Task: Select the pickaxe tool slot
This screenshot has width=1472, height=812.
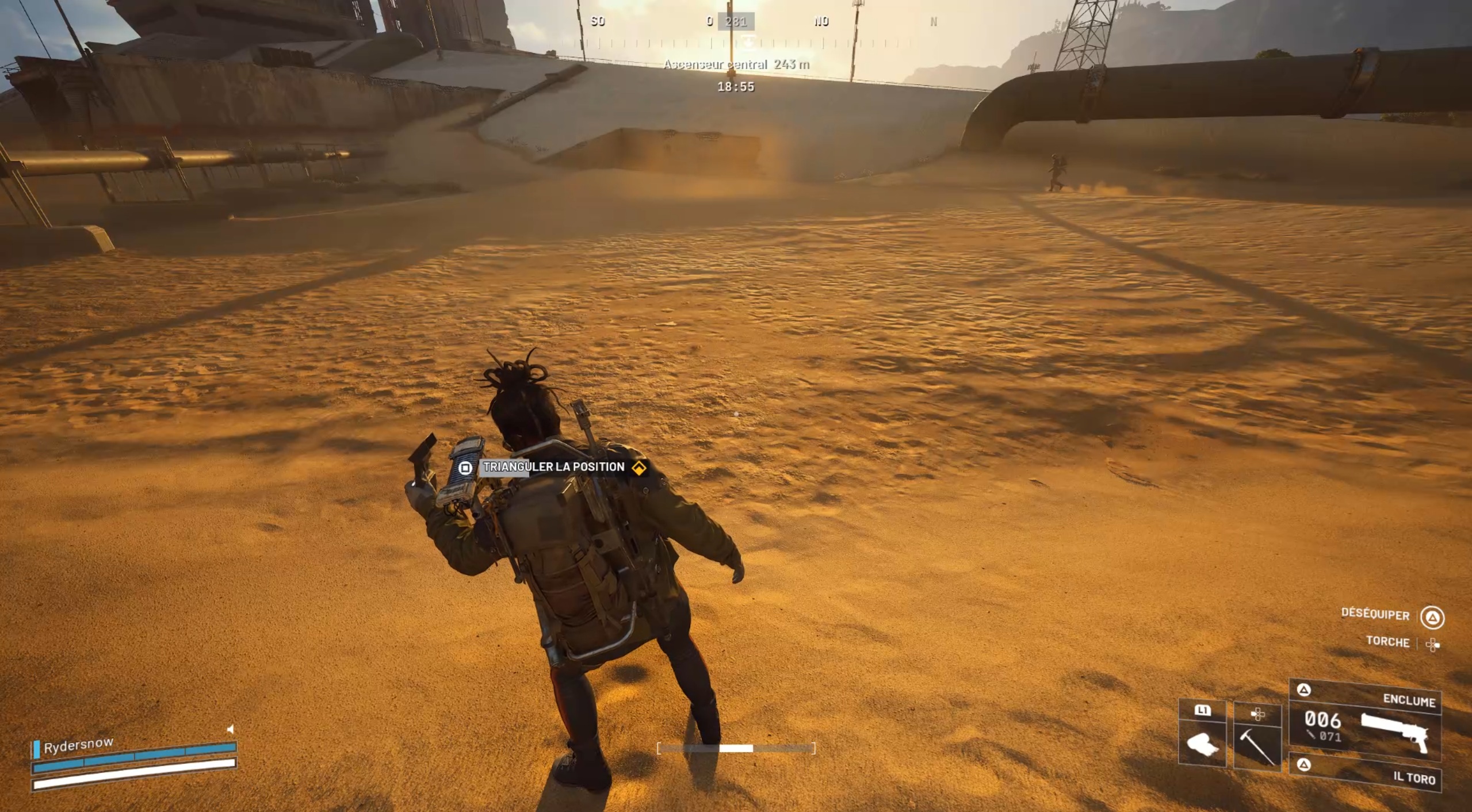Action: pos(1257,736)
